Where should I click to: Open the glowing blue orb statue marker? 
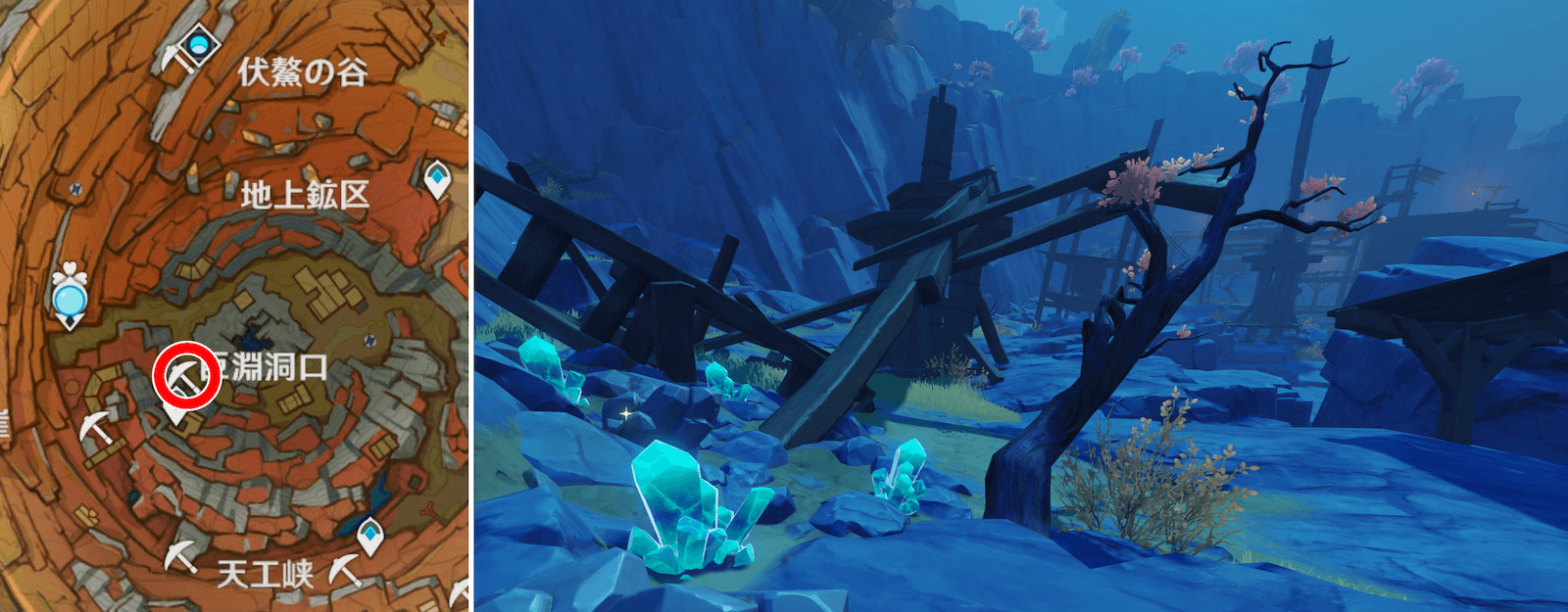coord(69,297)
